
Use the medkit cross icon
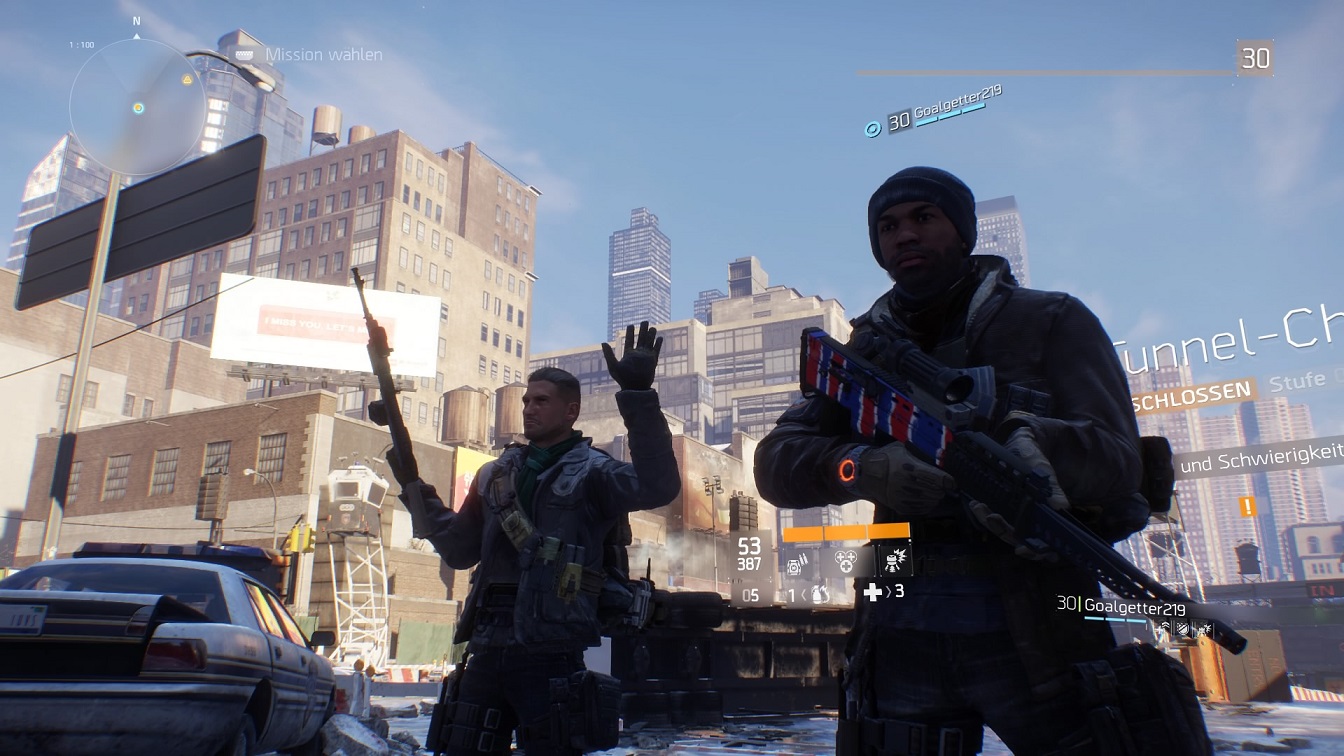click(873, 592)
